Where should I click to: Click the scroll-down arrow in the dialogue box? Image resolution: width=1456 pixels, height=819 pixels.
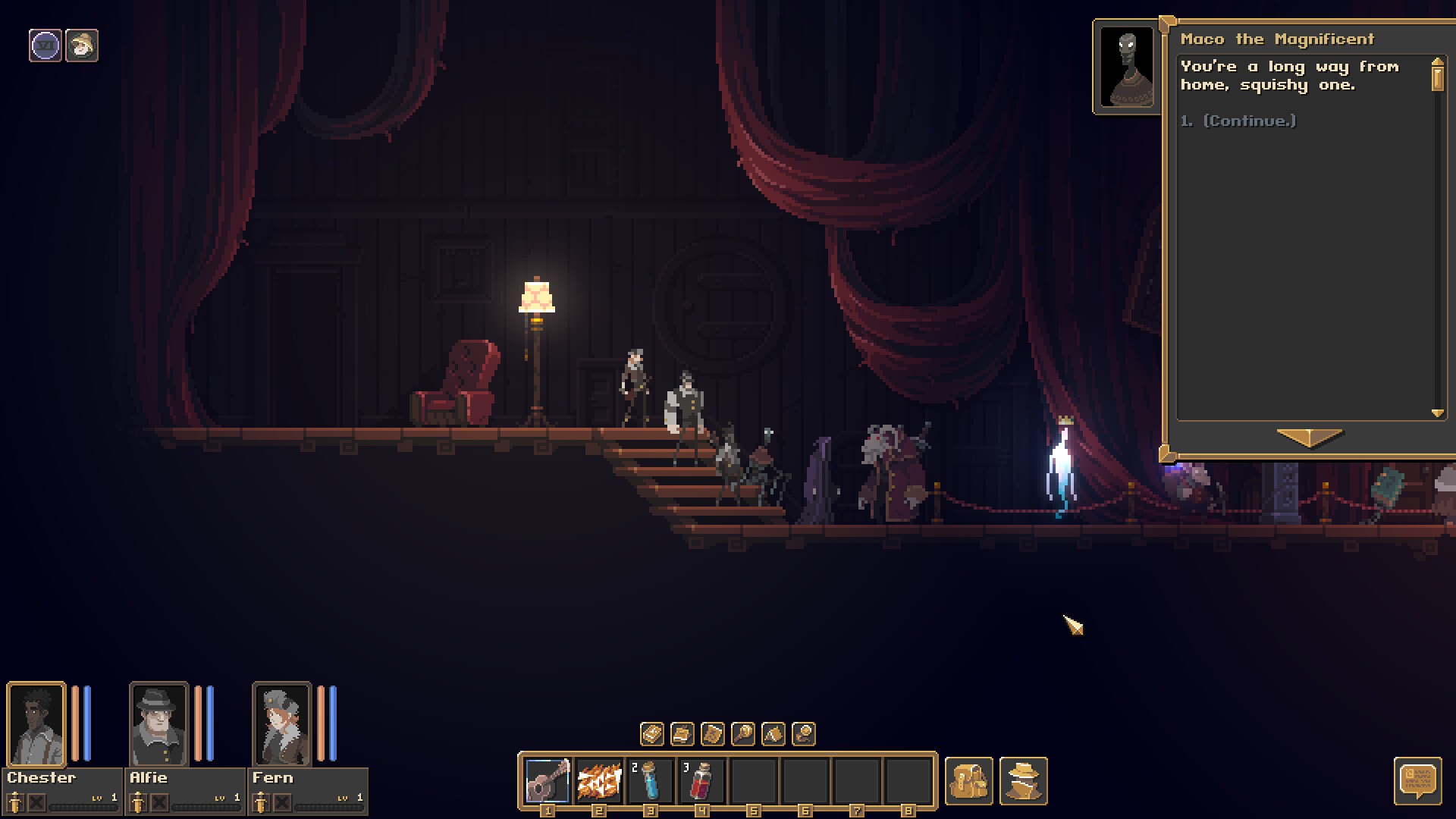point(1437,413)
